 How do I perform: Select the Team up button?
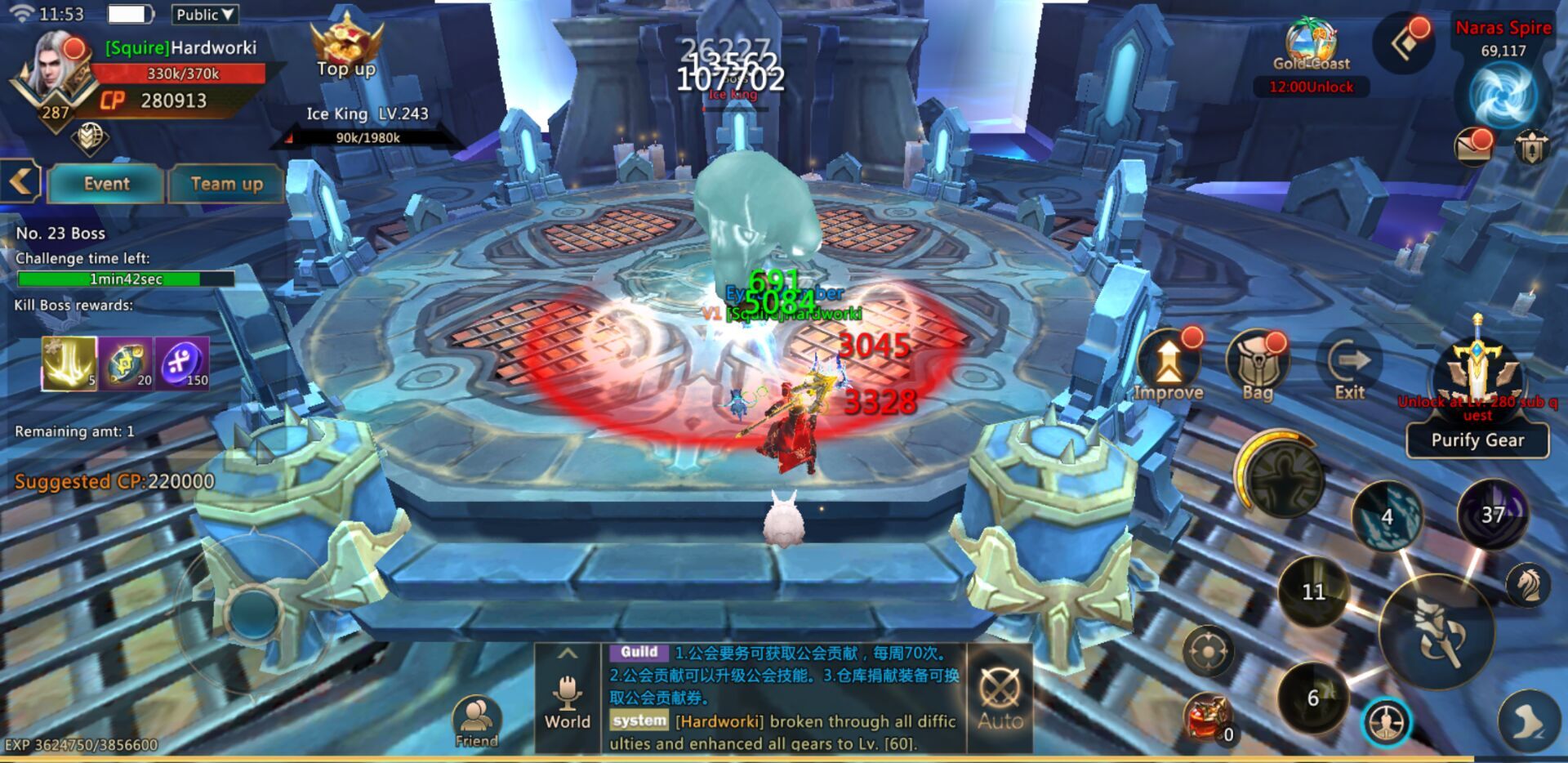pos(226,184)
